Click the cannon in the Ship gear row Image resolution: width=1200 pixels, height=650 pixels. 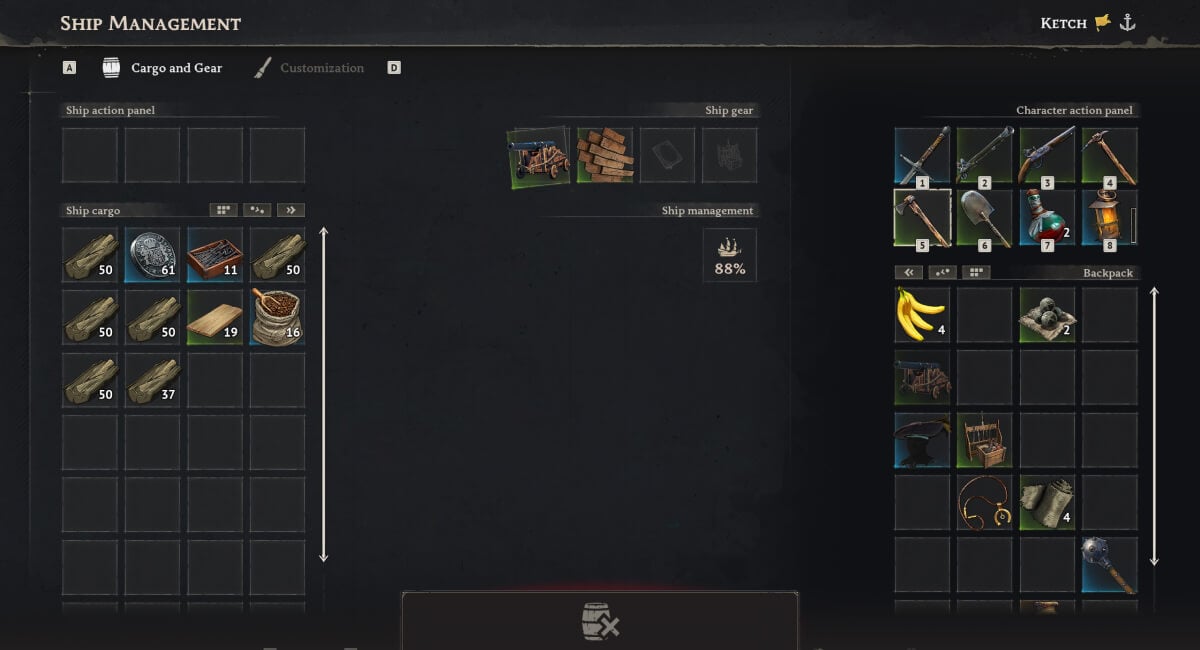point(539,155)
